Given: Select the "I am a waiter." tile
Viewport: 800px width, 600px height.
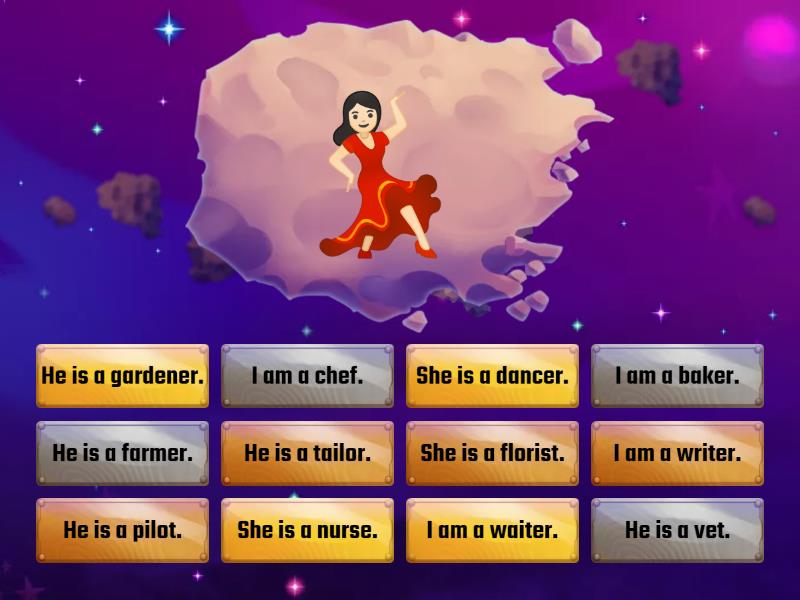Looking at the screenshot, I should pos(492,530).
